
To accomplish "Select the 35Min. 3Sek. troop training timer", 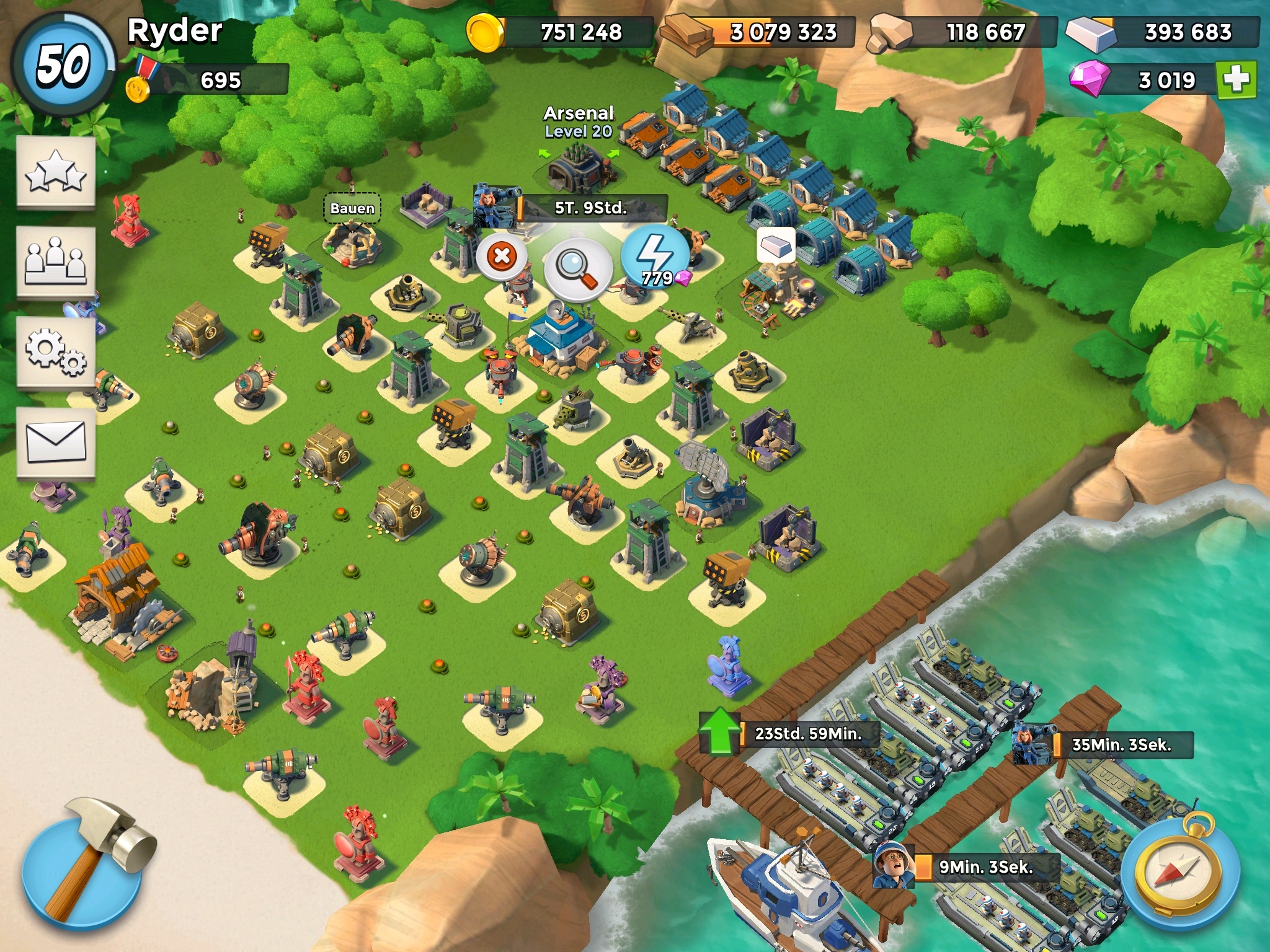I will (1121, 744).
